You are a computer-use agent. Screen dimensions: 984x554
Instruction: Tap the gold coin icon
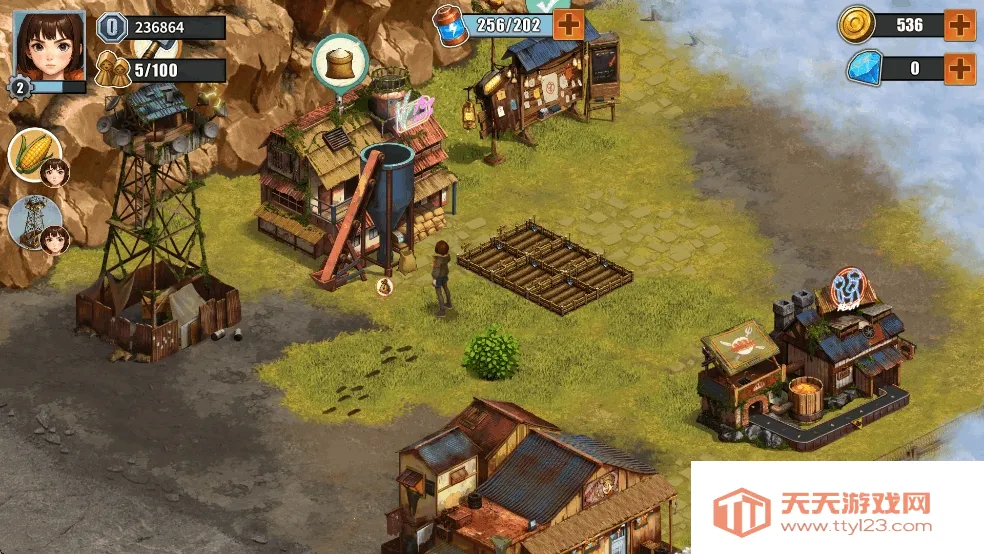point(857,24)
